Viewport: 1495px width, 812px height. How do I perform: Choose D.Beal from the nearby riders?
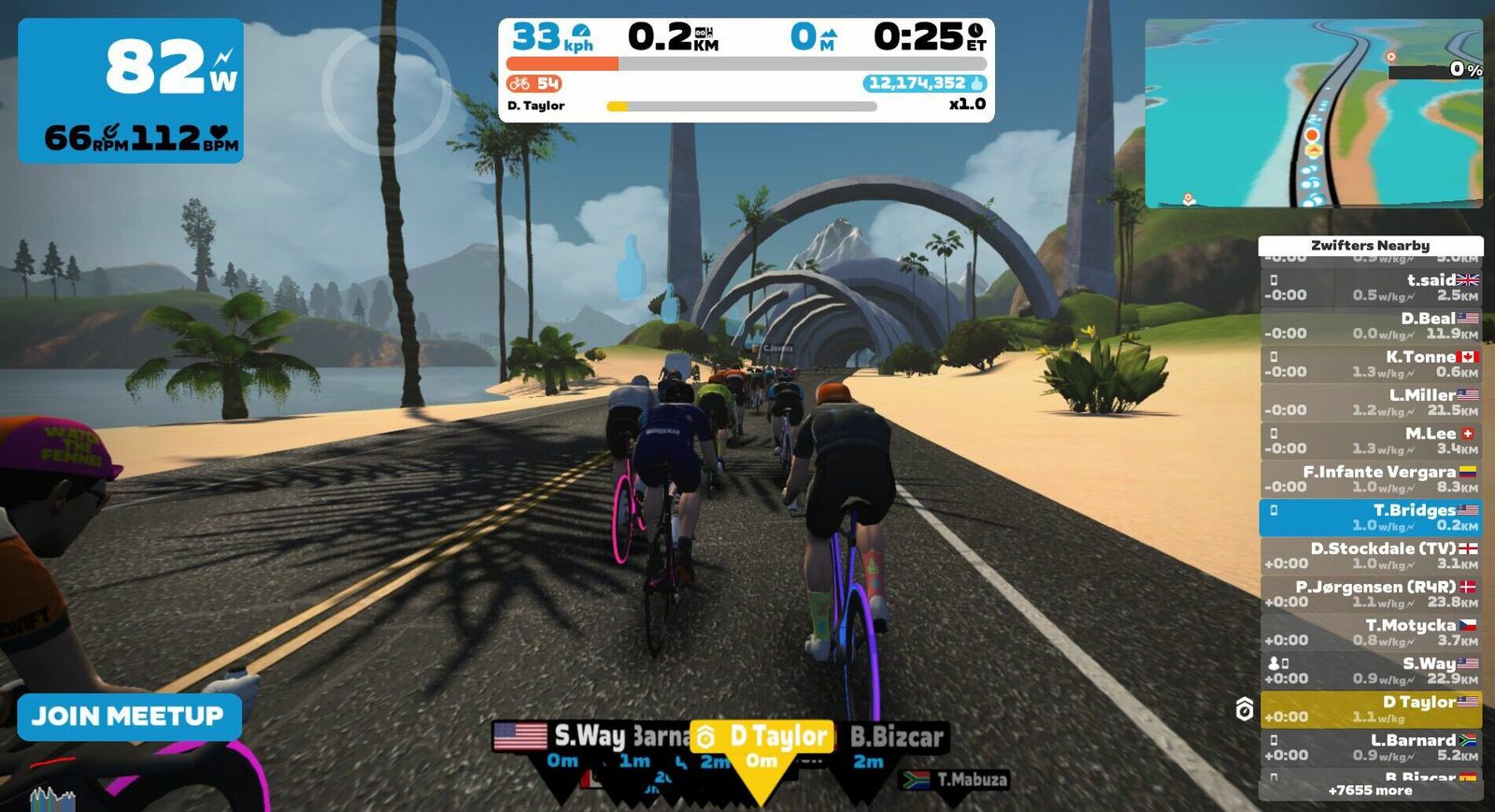pos(1370,325)
